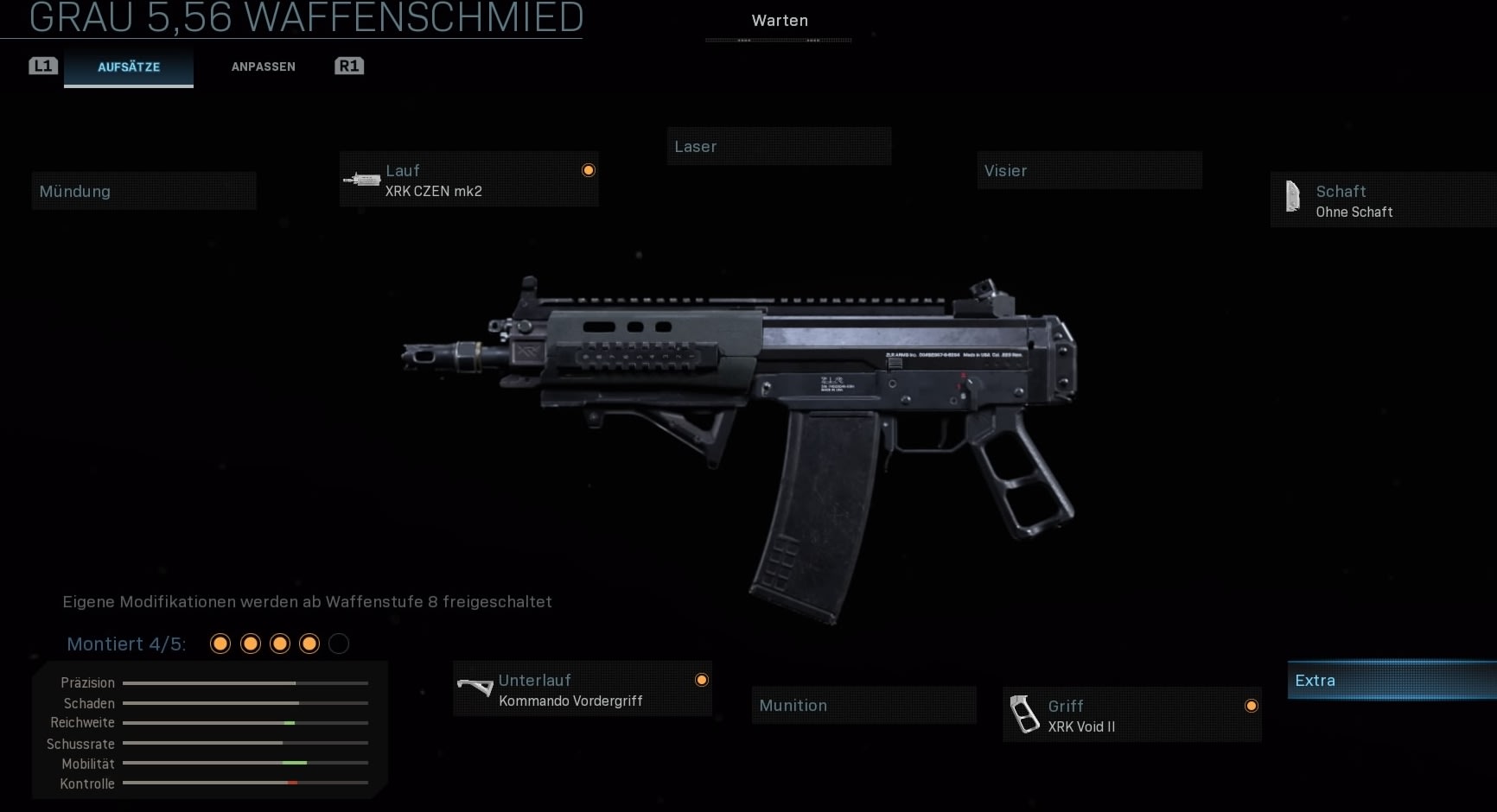1497x812 pixels.
Task: Choose the Munition attachment slot
Action: coord(863,706)
